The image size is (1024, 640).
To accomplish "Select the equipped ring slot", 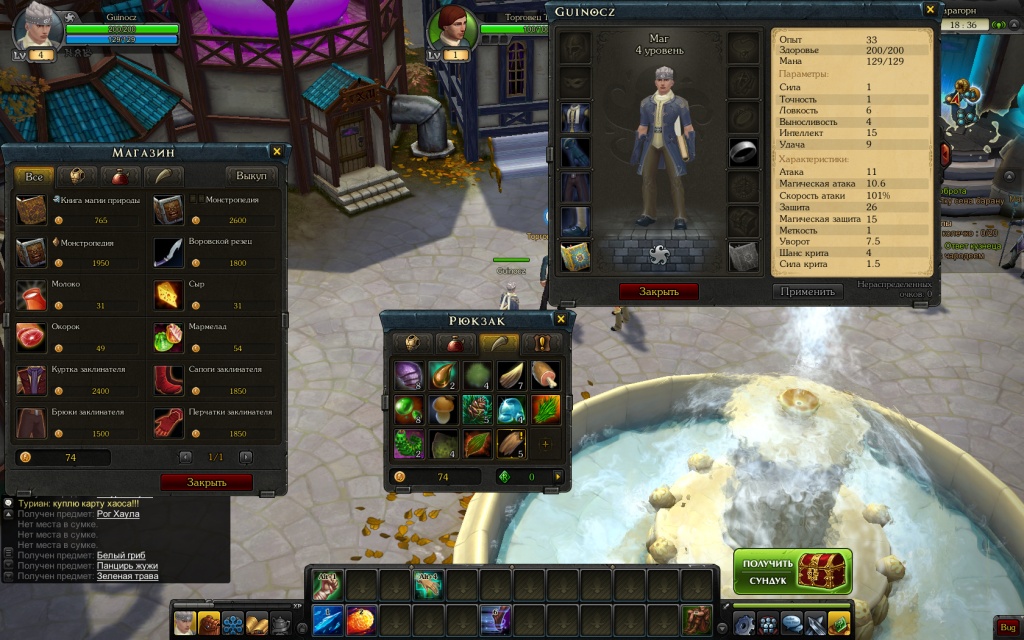I will click(743, 151).
